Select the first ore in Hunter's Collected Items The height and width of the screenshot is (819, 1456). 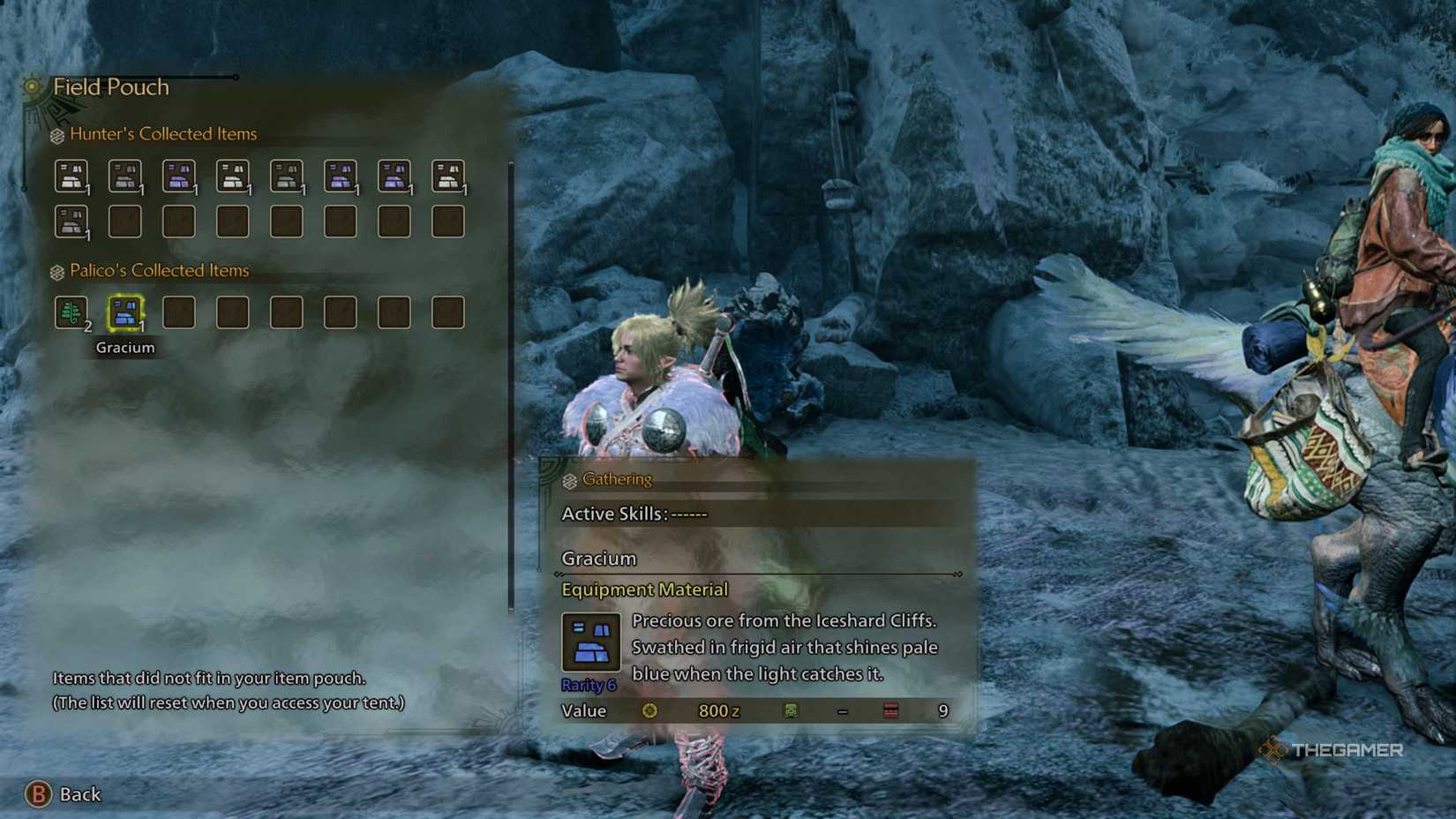point(72,174)
